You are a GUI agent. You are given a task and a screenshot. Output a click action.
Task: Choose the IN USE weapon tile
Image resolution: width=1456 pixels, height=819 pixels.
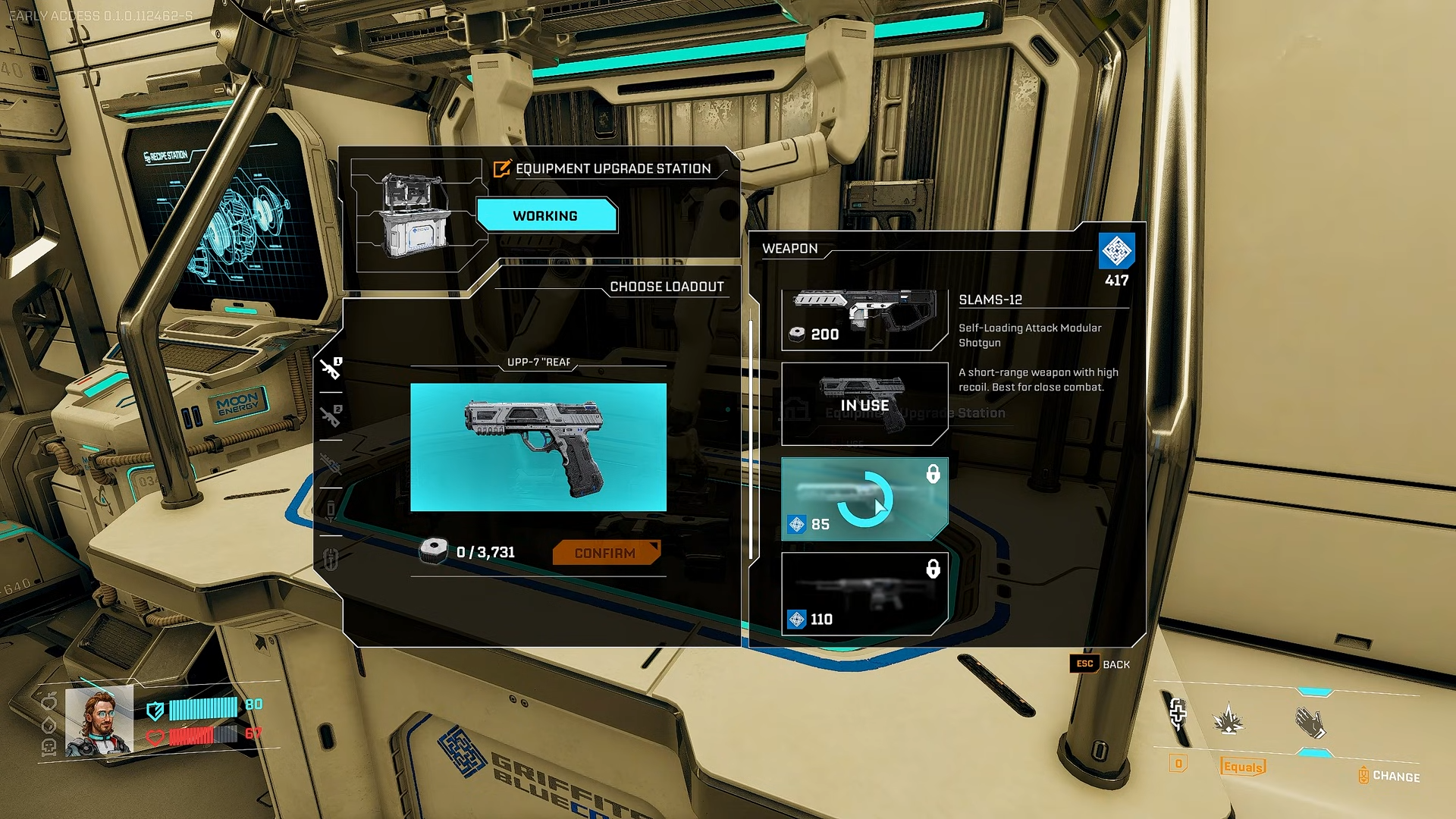click(x=864, y=404)
